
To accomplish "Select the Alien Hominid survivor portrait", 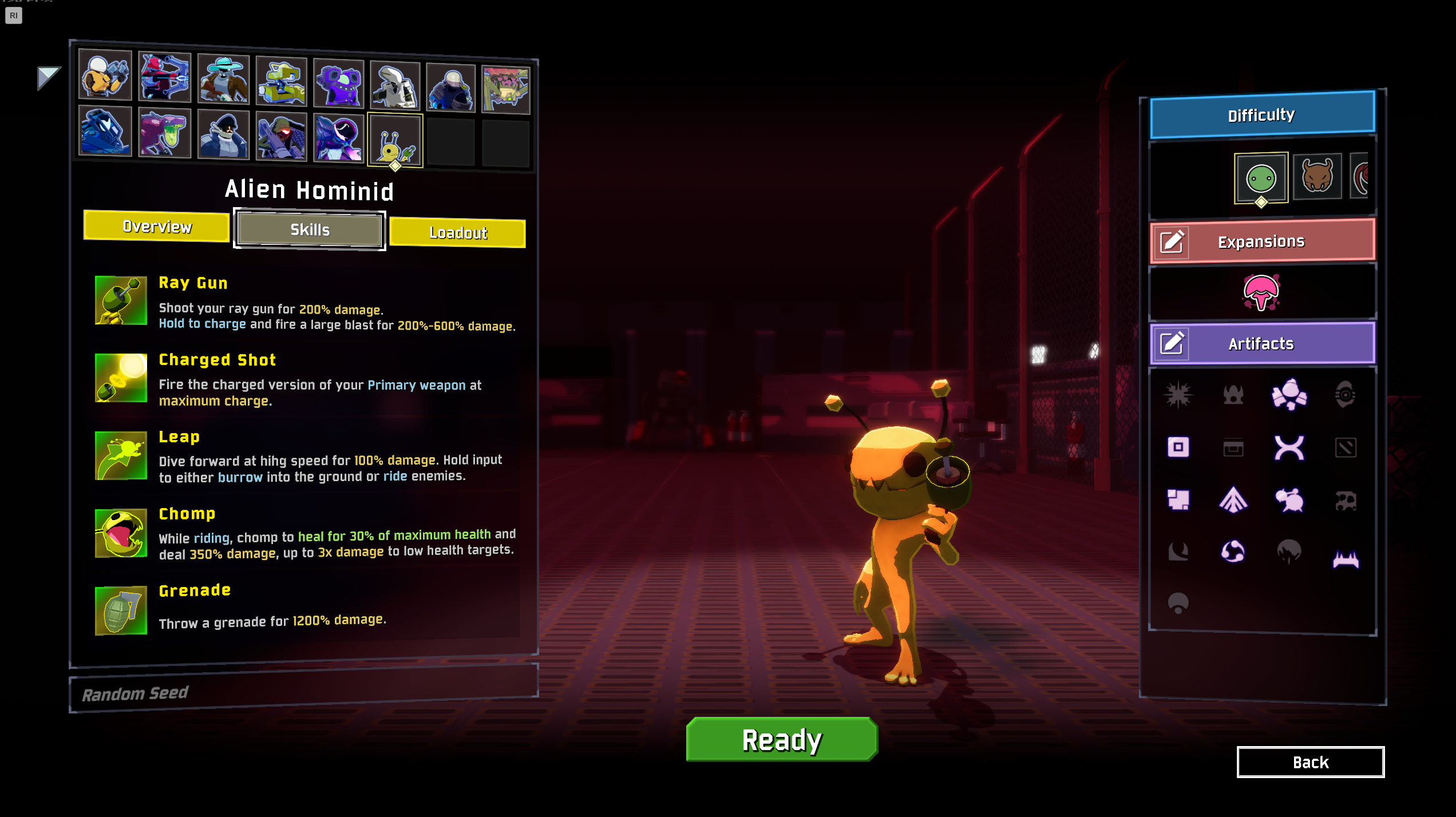I will [395, 140].
